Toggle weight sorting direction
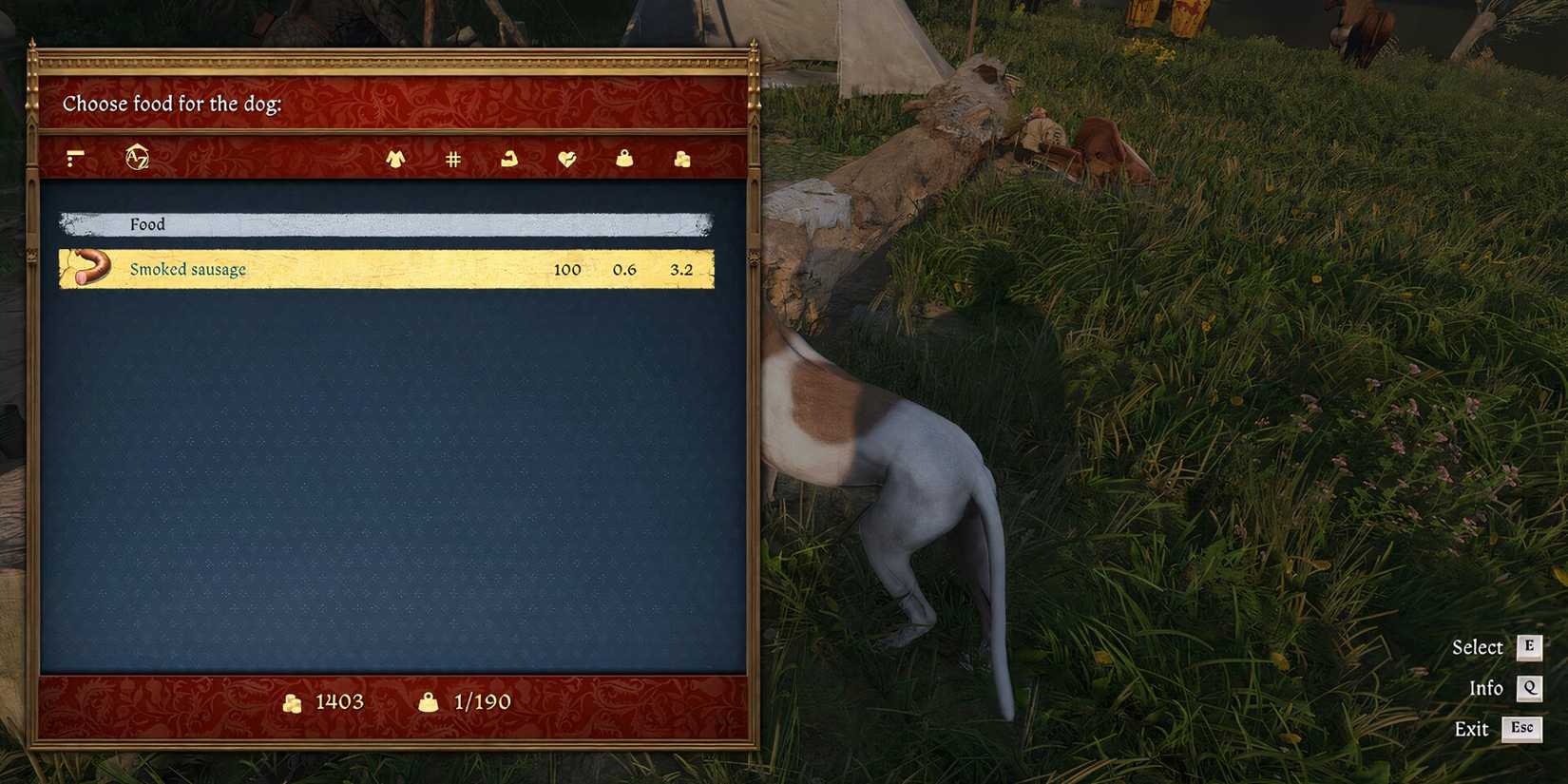 622,158
